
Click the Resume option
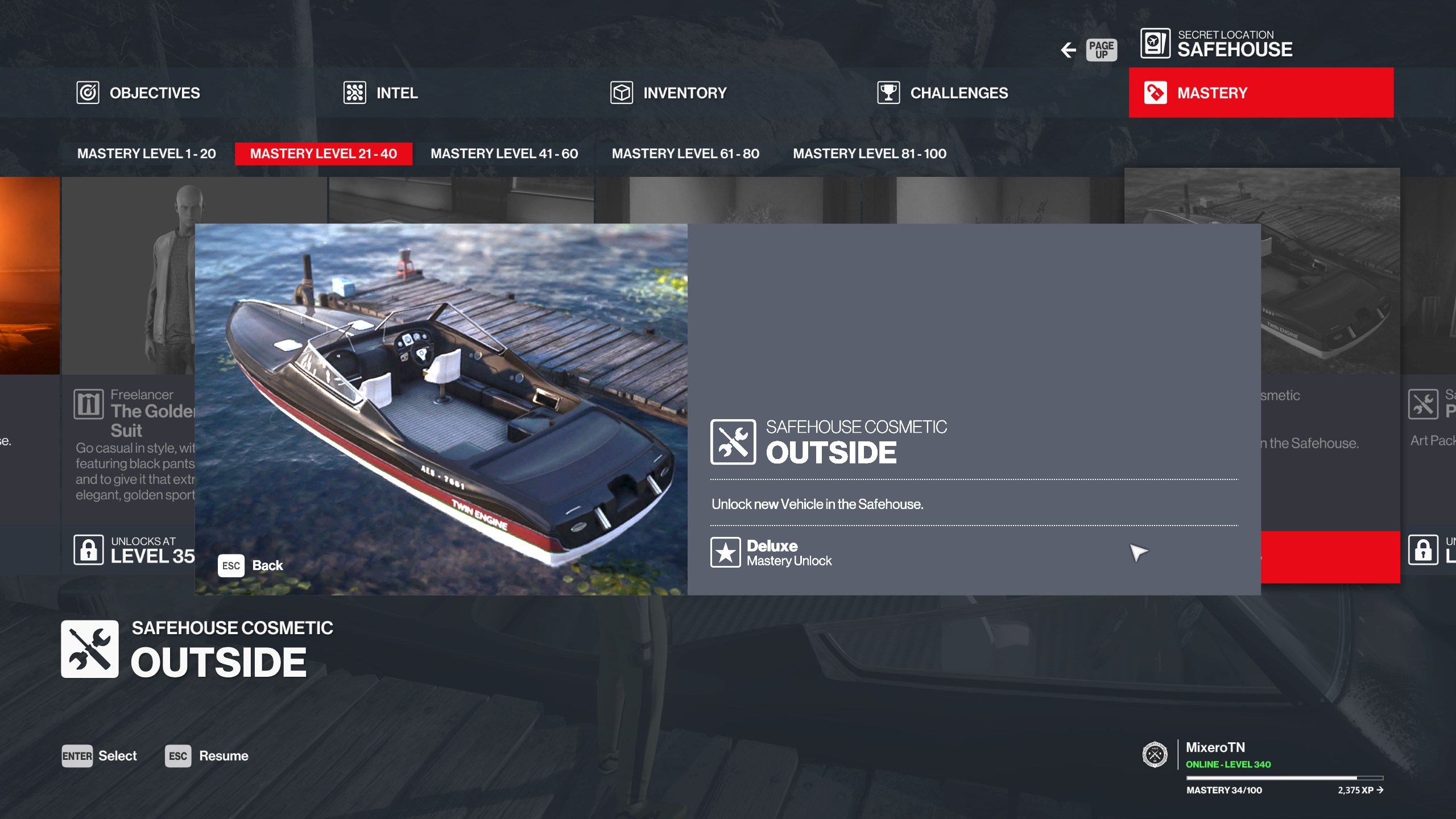[207, 756]
